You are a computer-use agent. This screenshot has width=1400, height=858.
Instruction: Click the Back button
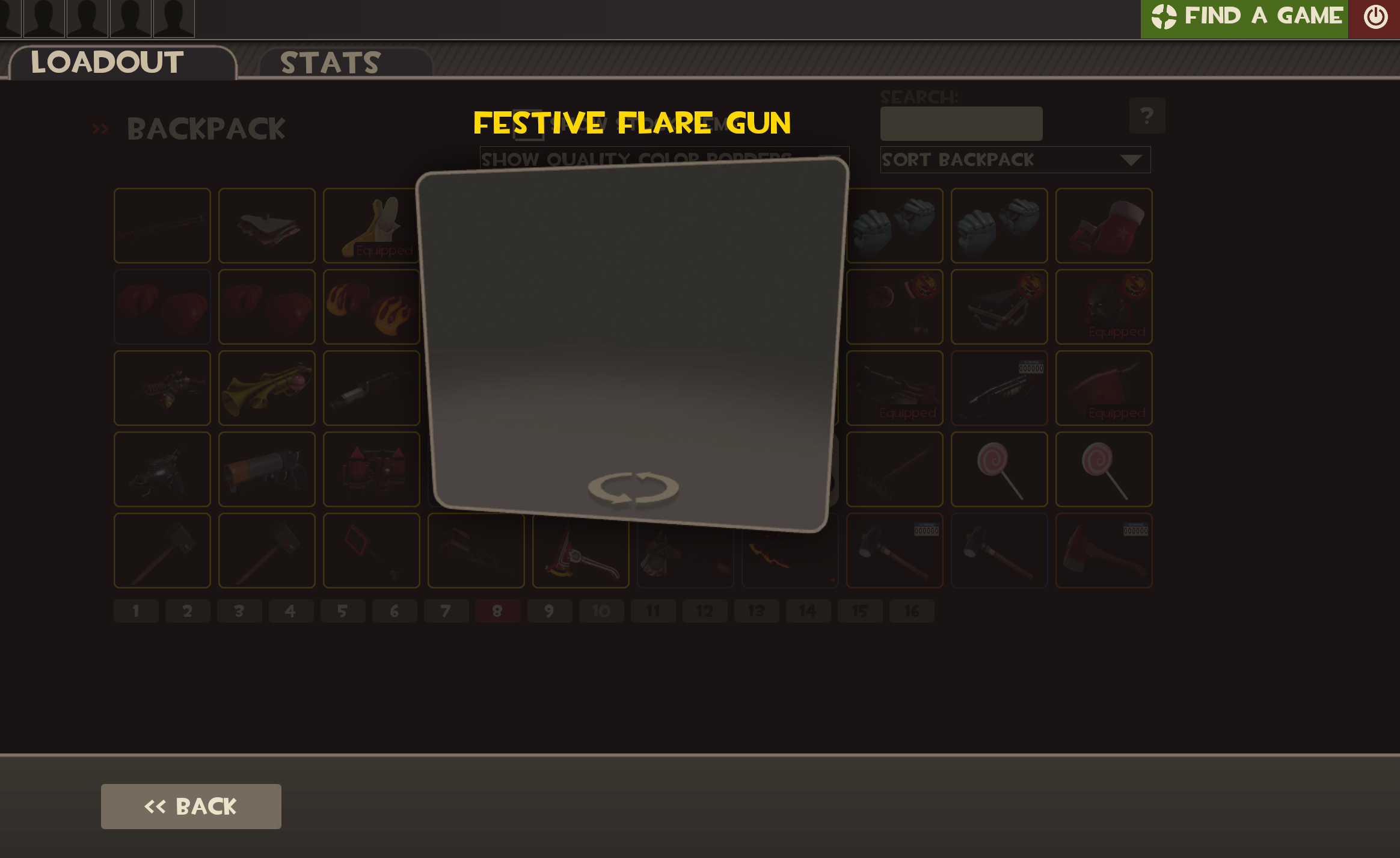[191, 806]
